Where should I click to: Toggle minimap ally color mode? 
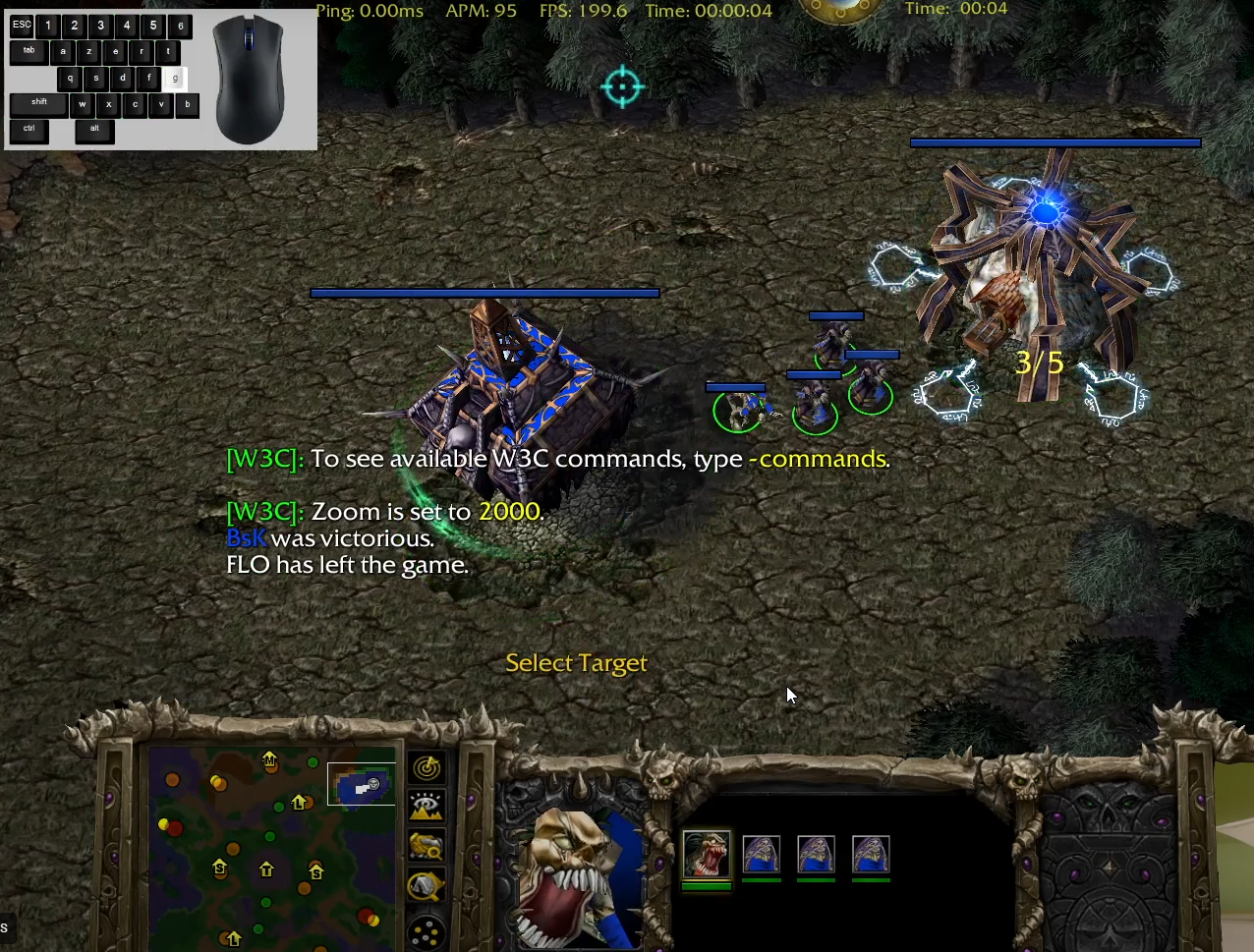coord(427,846)
